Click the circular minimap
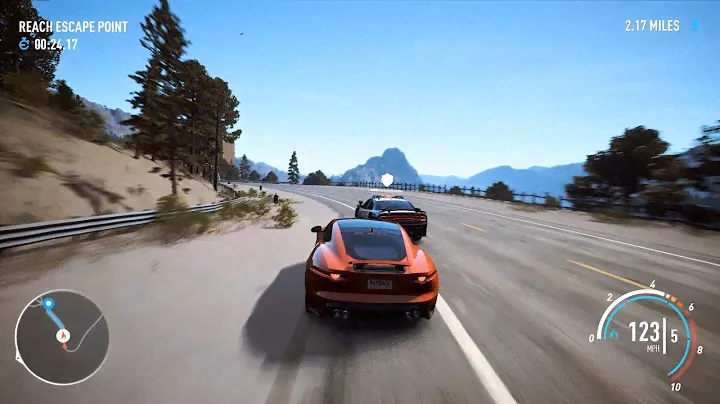The height and width of the screenshot is (404, 720). [61, 336]
